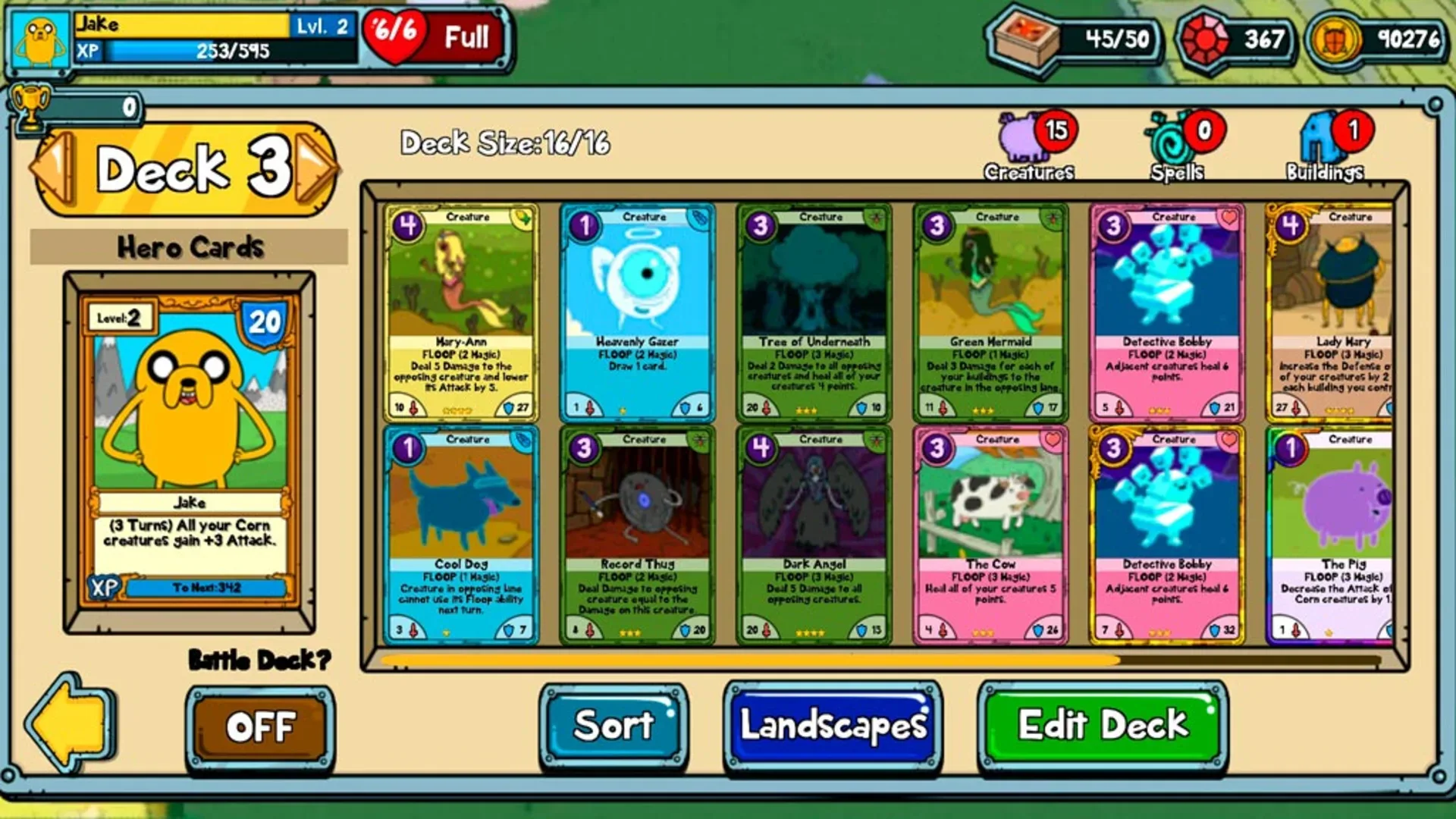Toggle Battle Deck OFF switch
Image resolution: width=1456 pixels, height=819 pixels.
click(262, 726)
